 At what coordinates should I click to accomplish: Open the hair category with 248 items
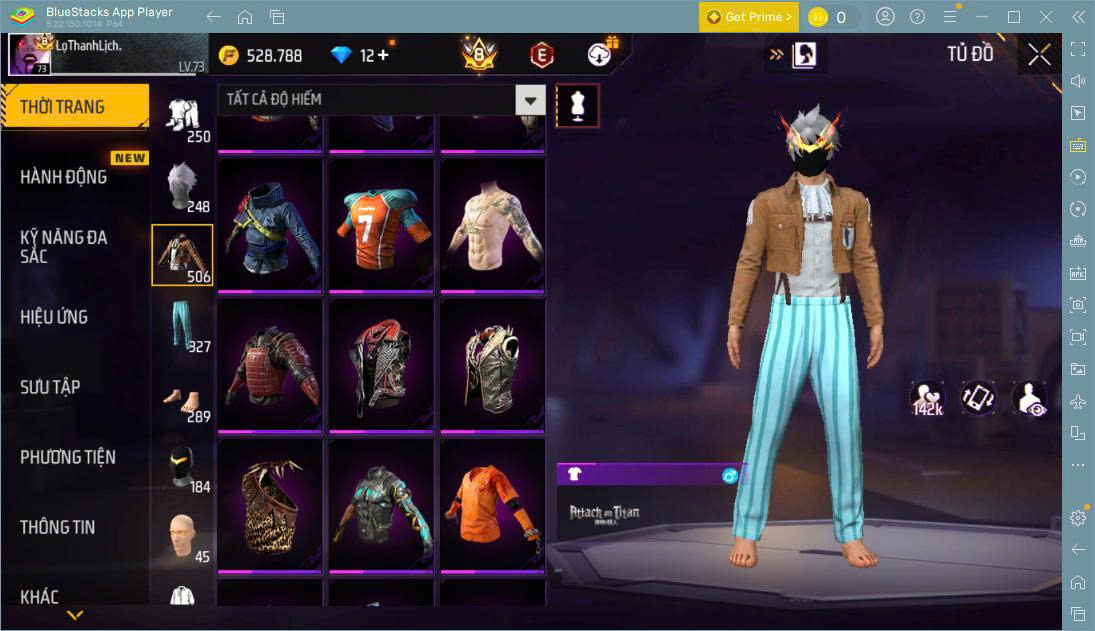coord(182,187)
